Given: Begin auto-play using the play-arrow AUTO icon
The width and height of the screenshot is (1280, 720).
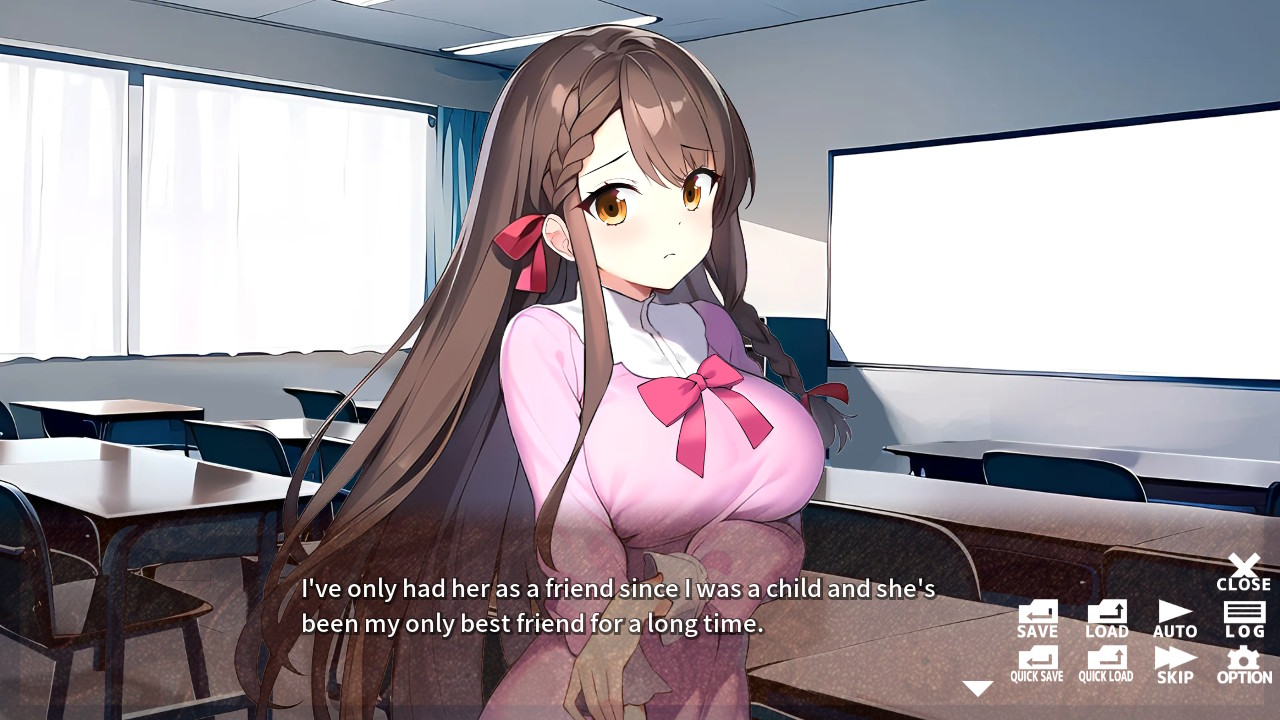Looking at the screenshot, I should pyautogui.click(x=1175, y=615).
